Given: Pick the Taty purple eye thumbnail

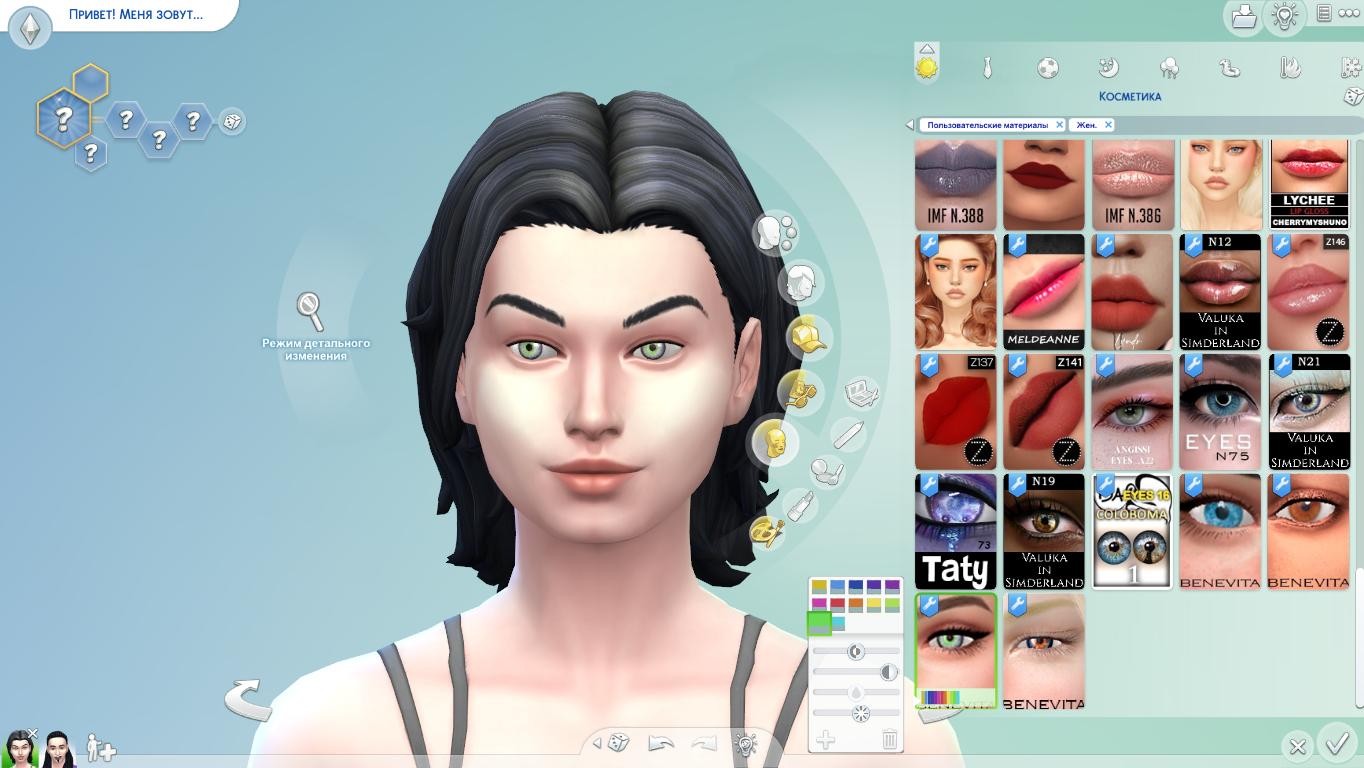Looking at the screenshot, I should [x=956, y=531].
